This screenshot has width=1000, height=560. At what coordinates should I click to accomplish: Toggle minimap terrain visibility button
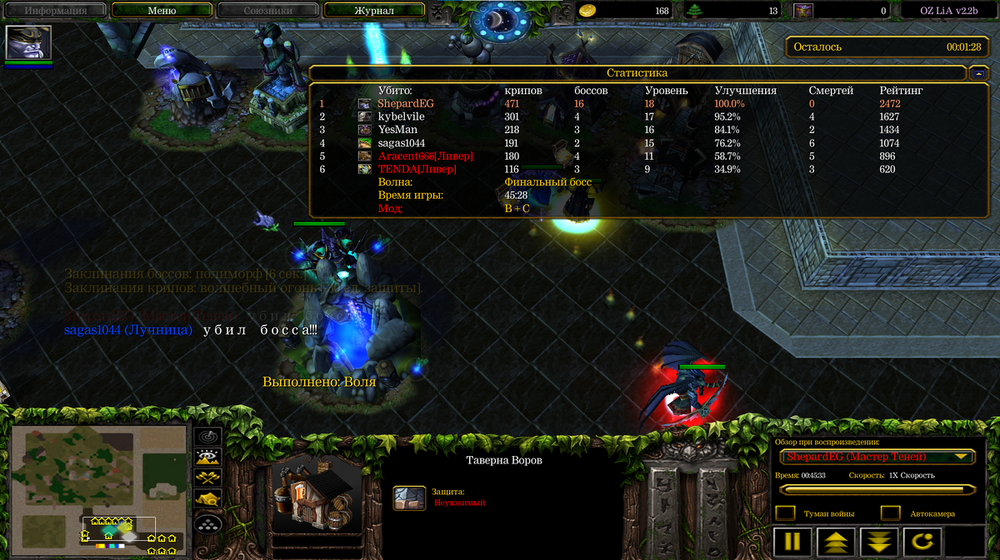point(208,458)
